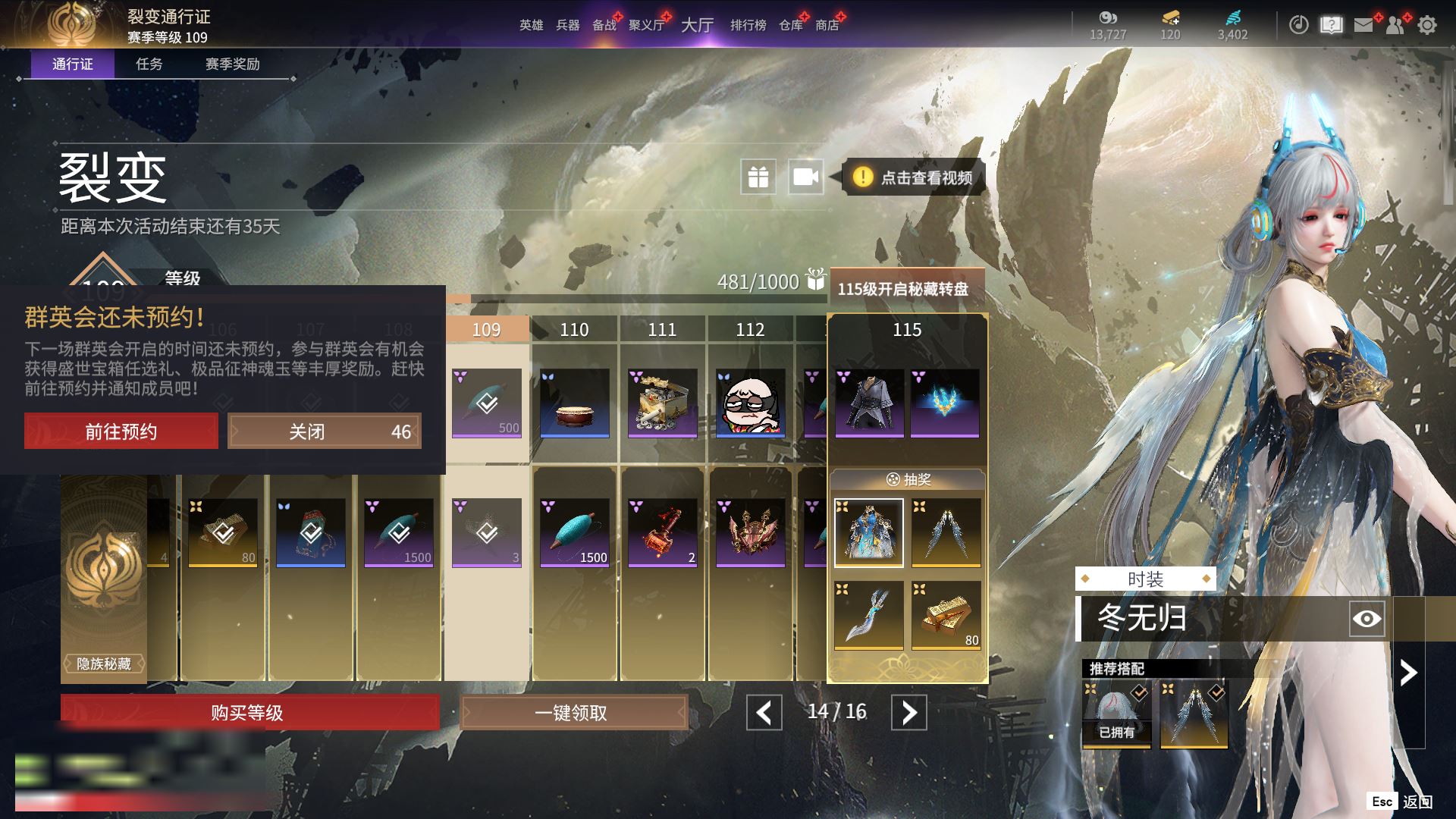Image resolution: width=1456 pixels, height=819 pixels.
Task: Toggle the 冬无归 outfit preview eye
Action: pos(1367,619)
